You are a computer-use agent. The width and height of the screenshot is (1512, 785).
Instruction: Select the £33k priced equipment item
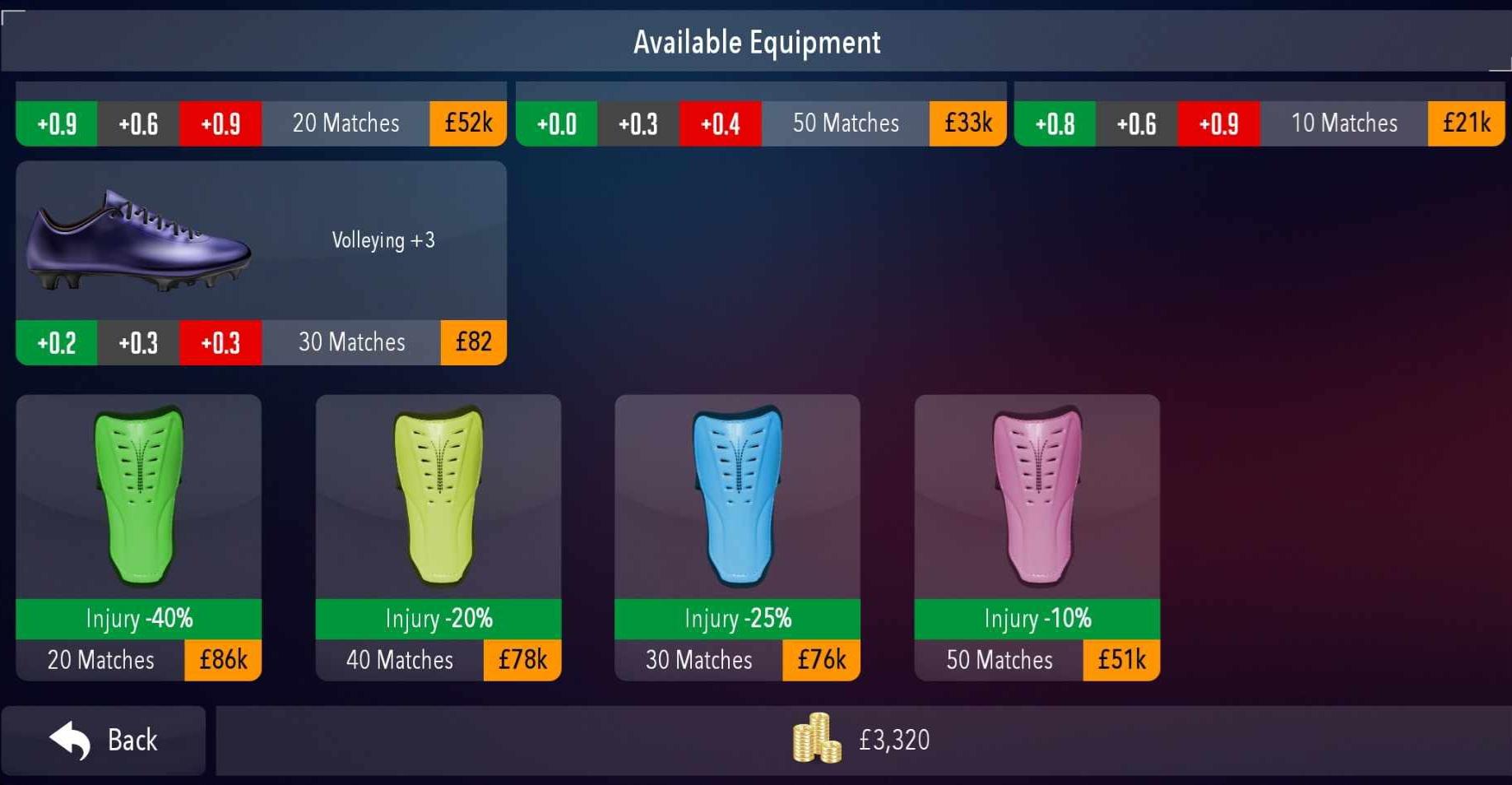tap(967, 123)
